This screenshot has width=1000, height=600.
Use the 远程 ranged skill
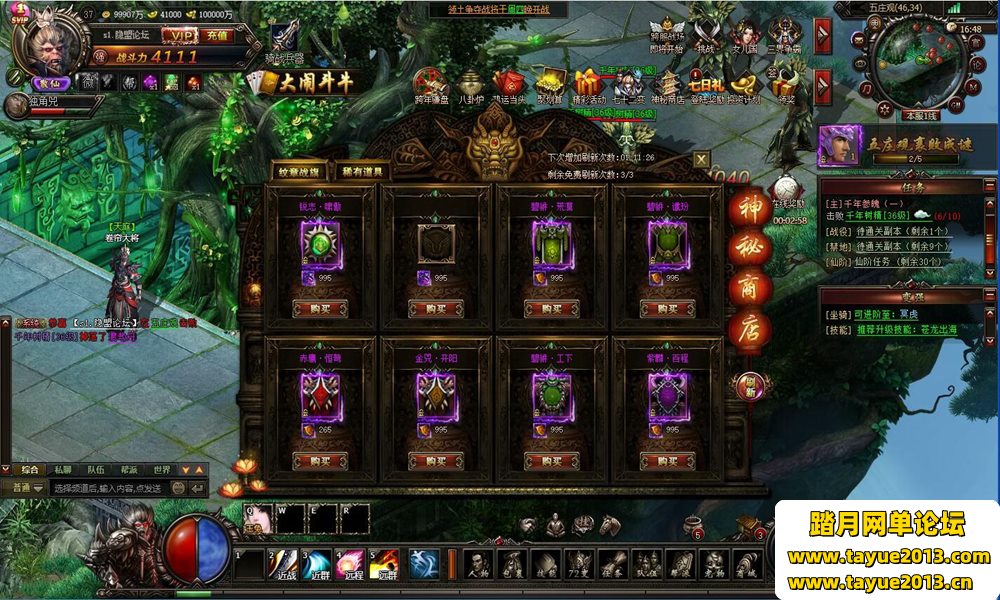pos(350,563)
